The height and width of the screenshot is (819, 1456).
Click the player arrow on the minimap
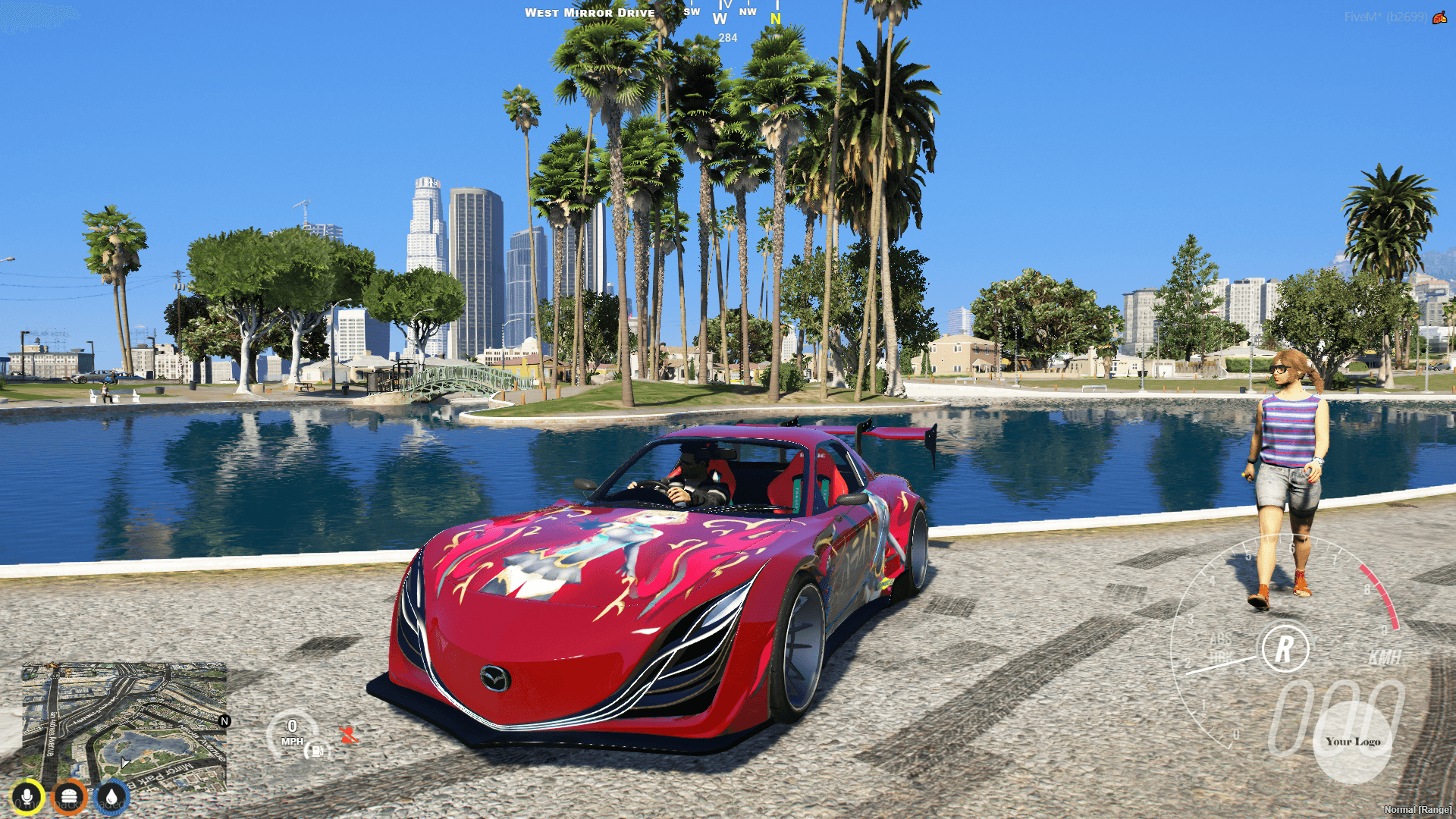pyautogui.click(x=124, y=761)
